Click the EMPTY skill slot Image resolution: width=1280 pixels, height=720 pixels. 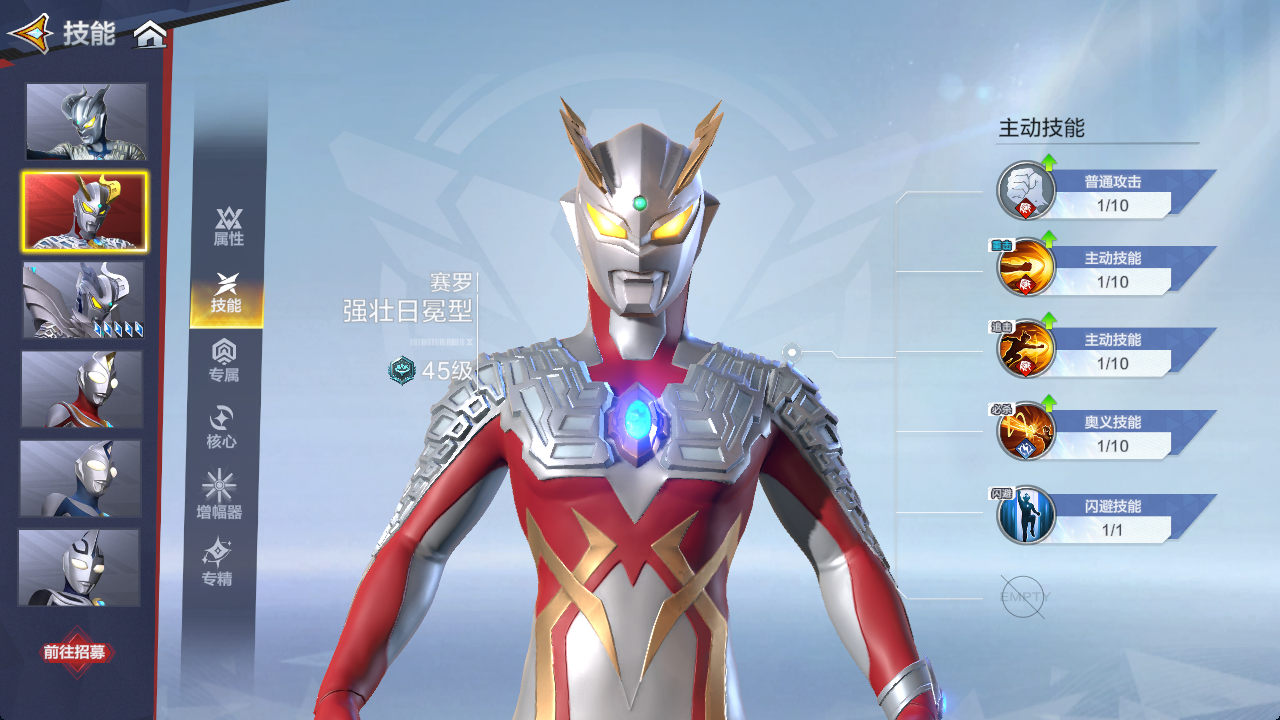(x=1023, y=597)
